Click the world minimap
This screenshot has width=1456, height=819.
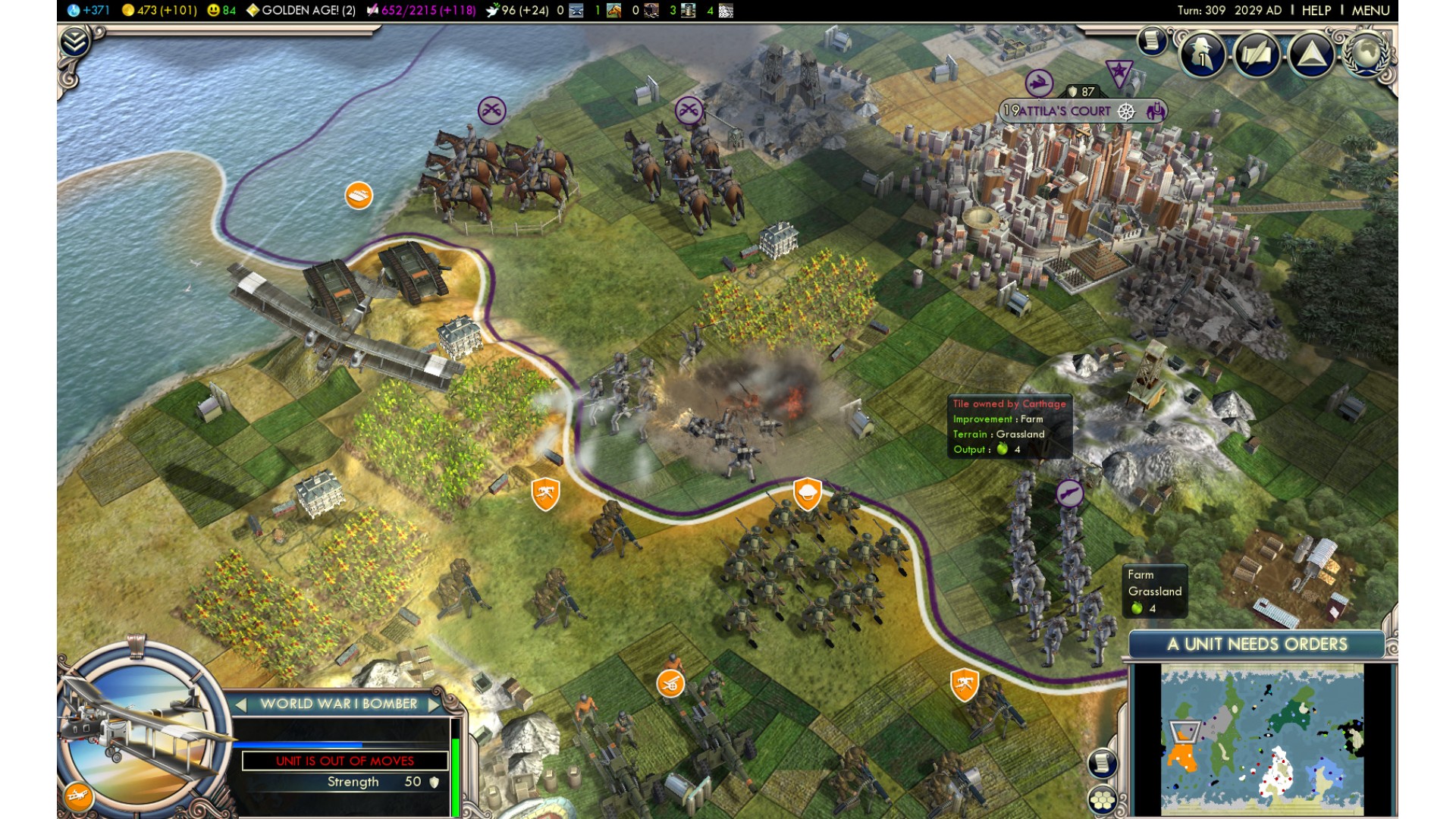click(x=1262, y=739)
